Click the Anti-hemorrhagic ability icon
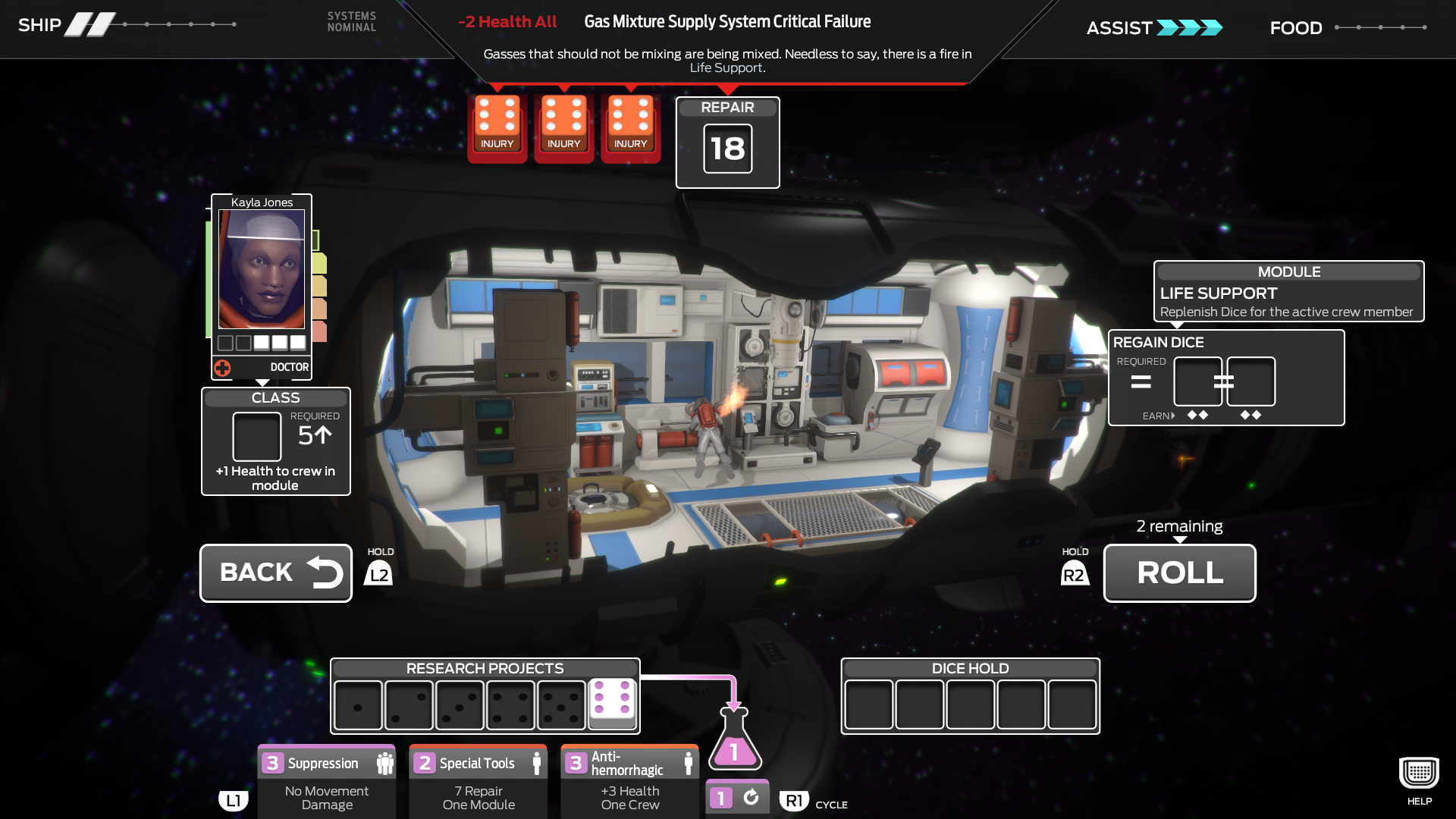1456x819 pixels. pyautogui.click(x=689, y=762)
